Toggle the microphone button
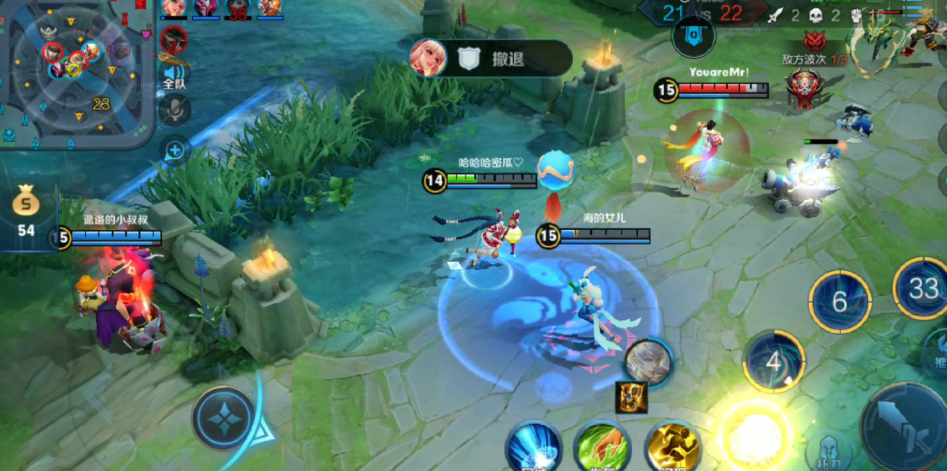Viewport: 947px width, 471px height. (174, 109)
